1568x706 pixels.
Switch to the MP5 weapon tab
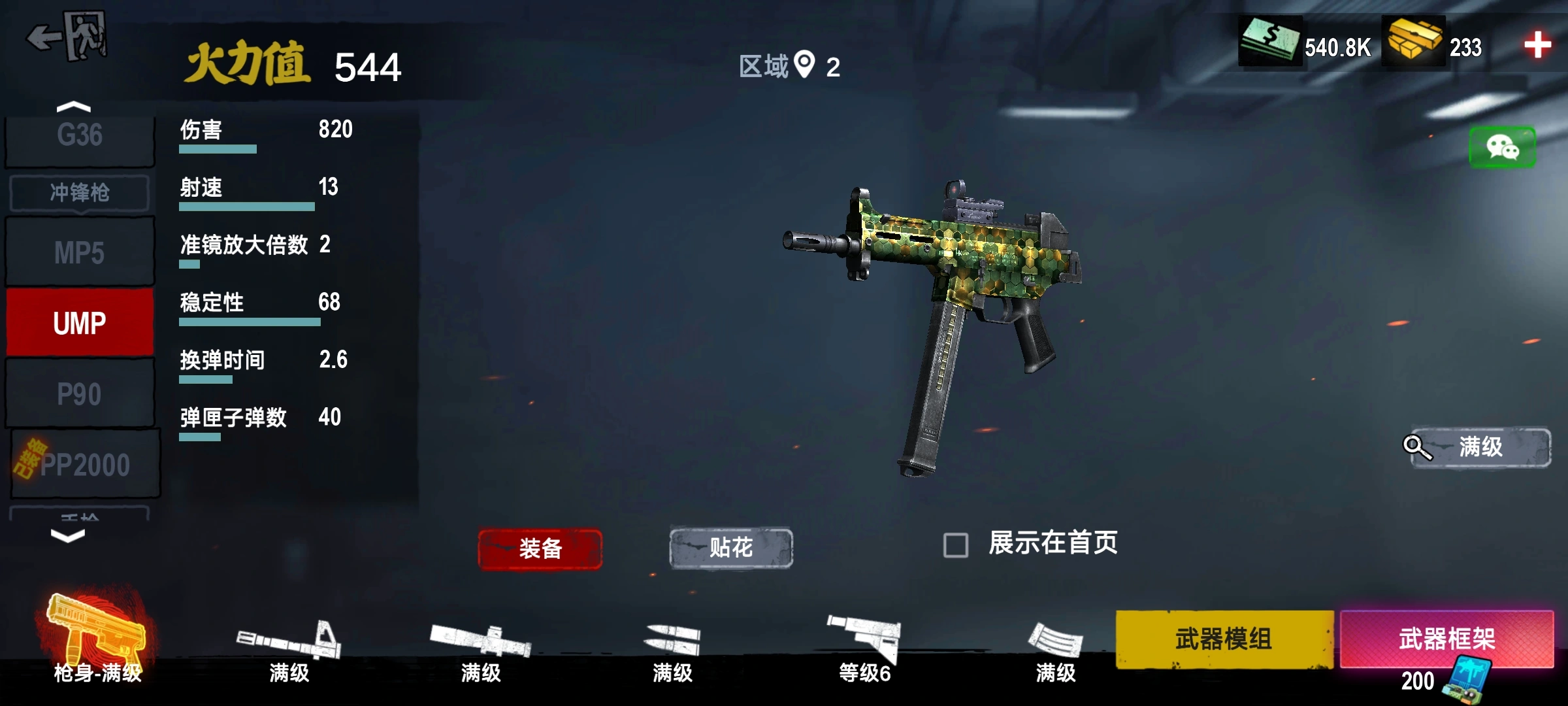pos(78,251)
